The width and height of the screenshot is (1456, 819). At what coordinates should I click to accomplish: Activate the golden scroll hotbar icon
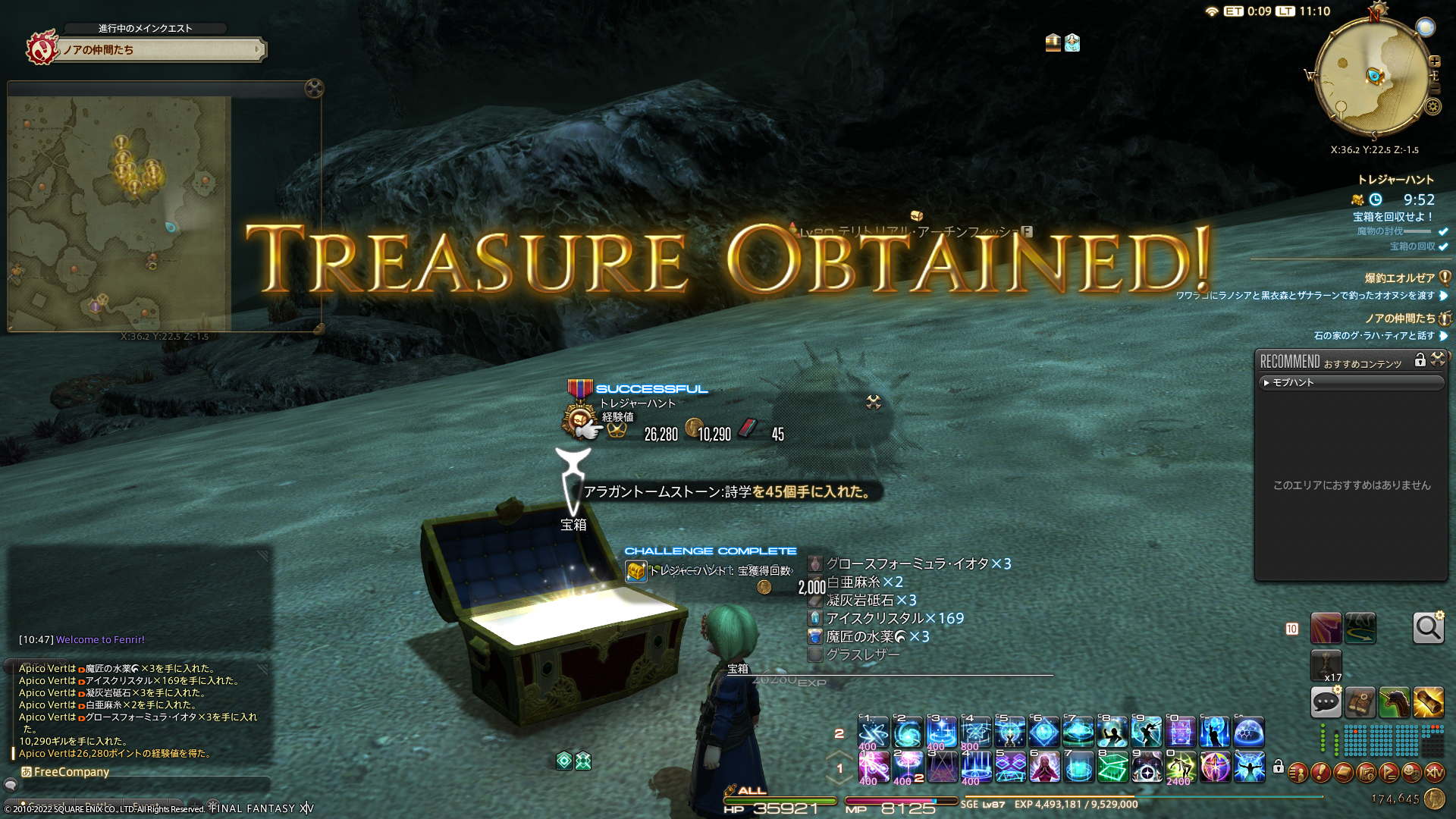coord(1428,703)
